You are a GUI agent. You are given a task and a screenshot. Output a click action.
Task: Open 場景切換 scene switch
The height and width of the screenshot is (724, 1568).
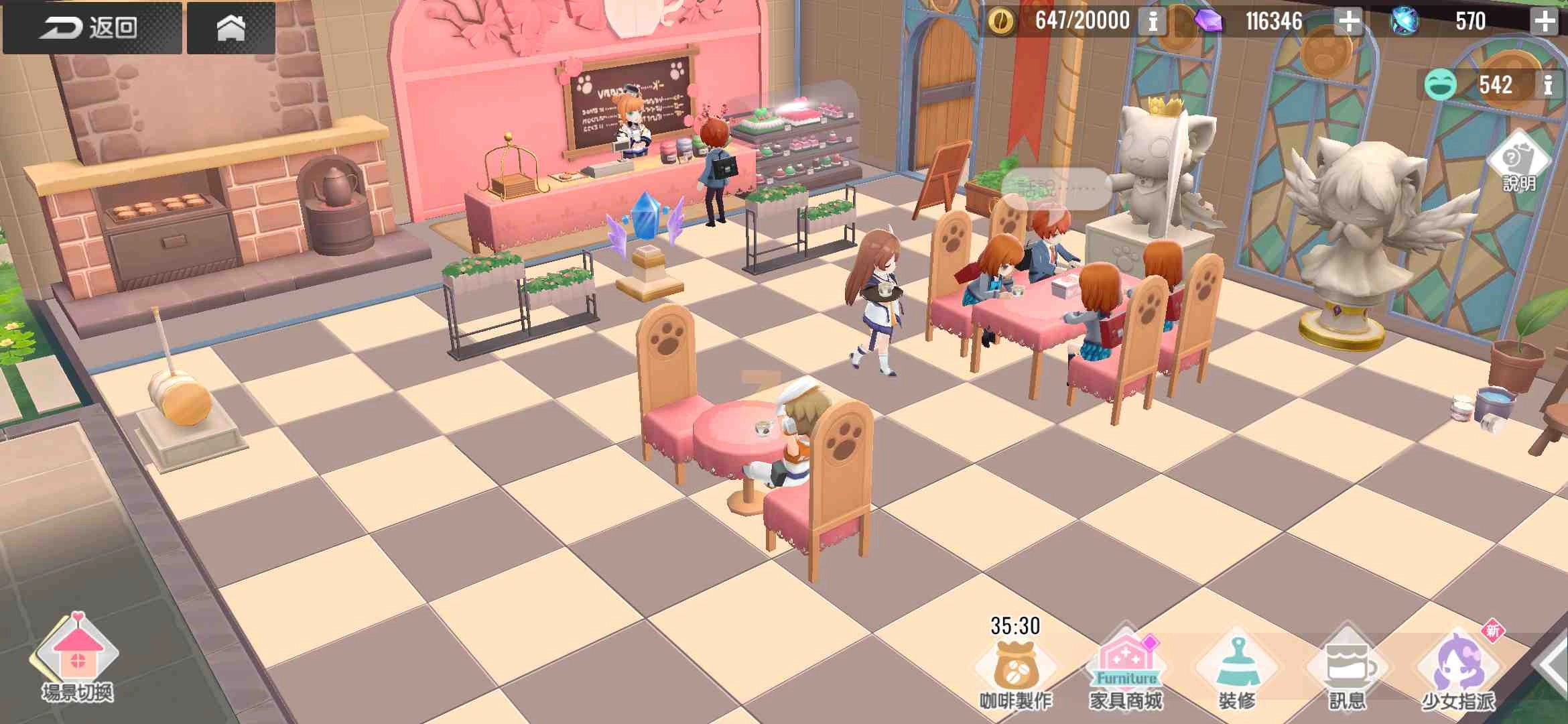78,660
